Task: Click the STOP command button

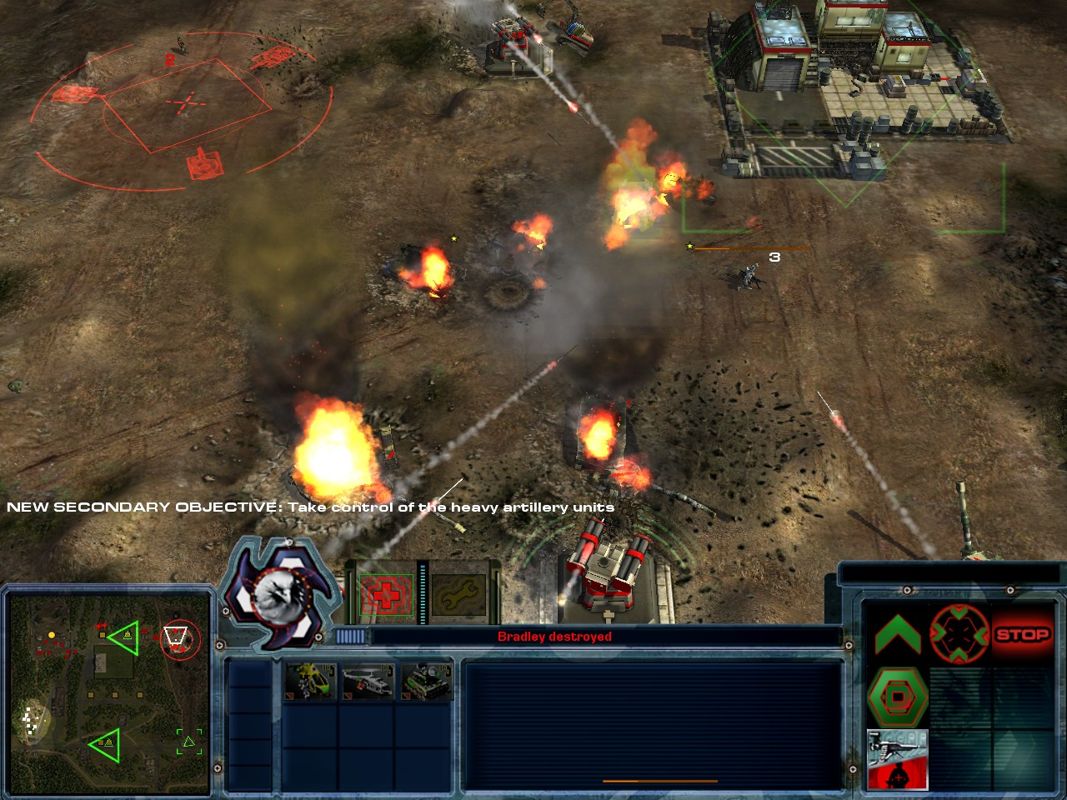Action: point(1023,634)
